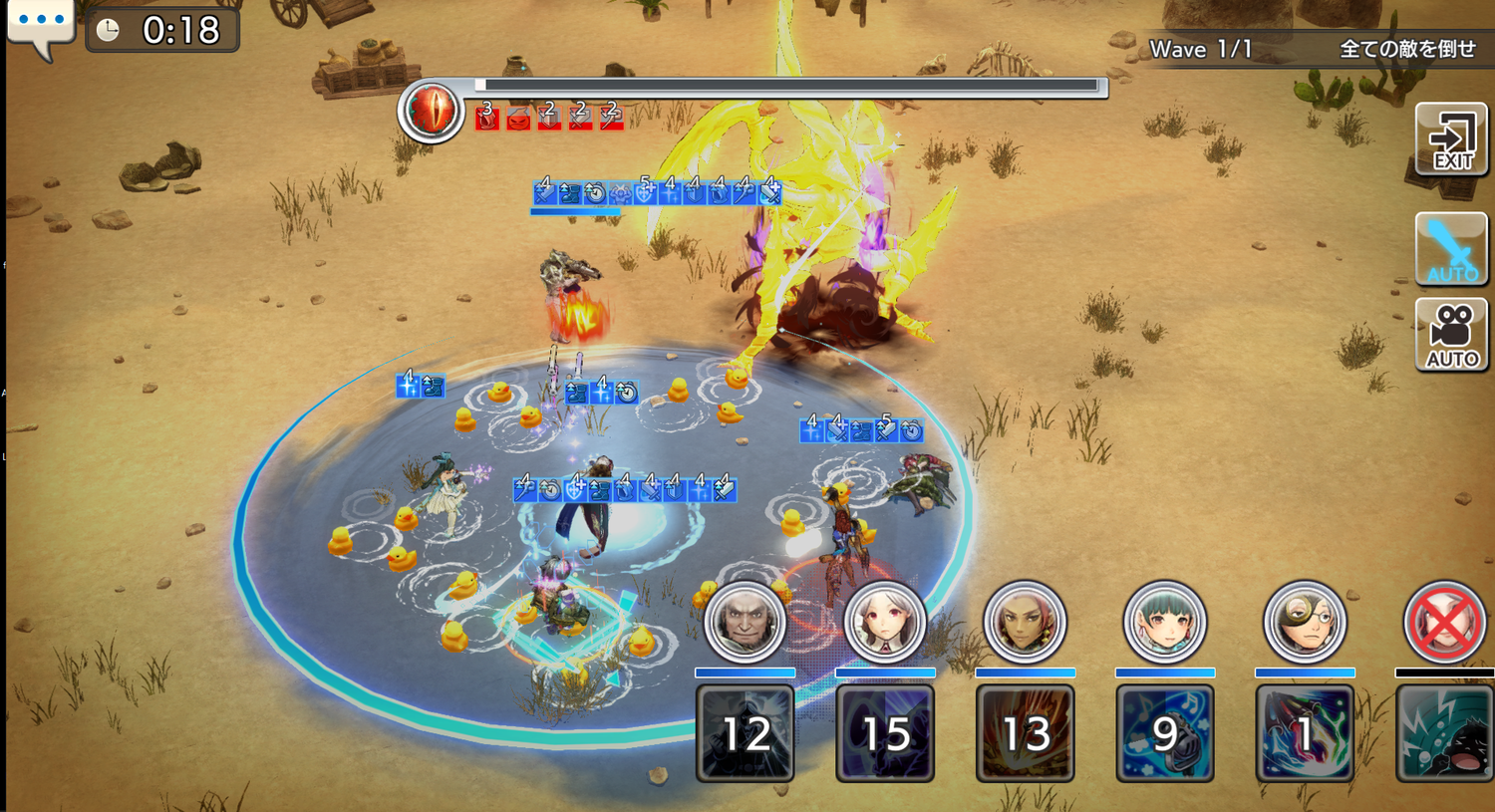Select the pink-haired dark-skinned character portrait
This screenshot has width=1495, height=812.
click(x=1025, y=622)
